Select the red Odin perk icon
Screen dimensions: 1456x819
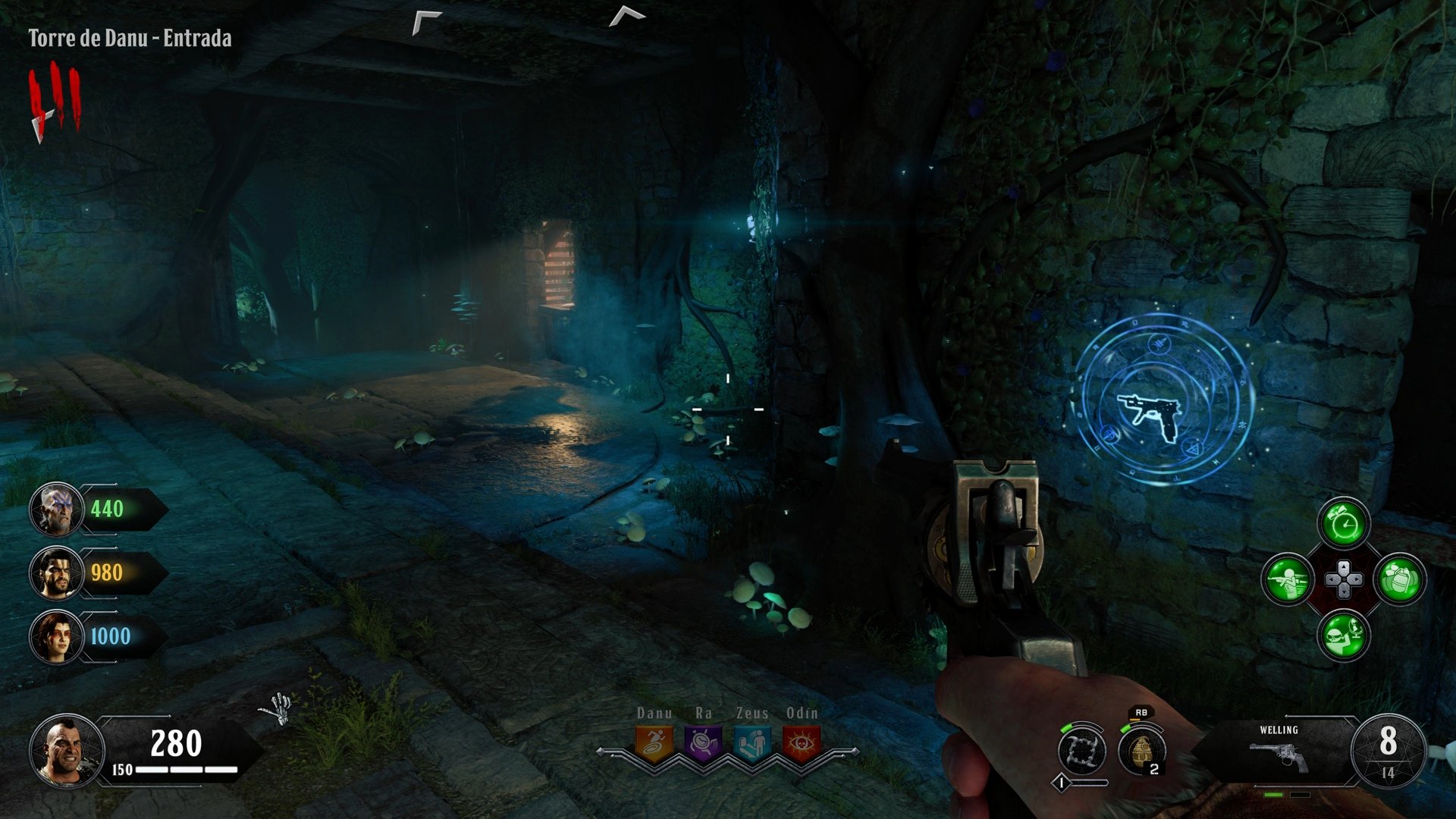click(801, 744)
